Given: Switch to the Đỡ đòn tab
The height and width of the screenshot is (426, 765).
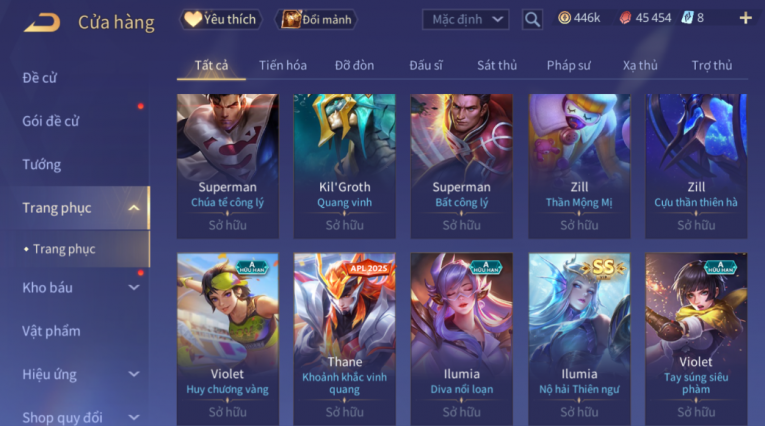Looking at the screenshot, I should pos(354,65).
